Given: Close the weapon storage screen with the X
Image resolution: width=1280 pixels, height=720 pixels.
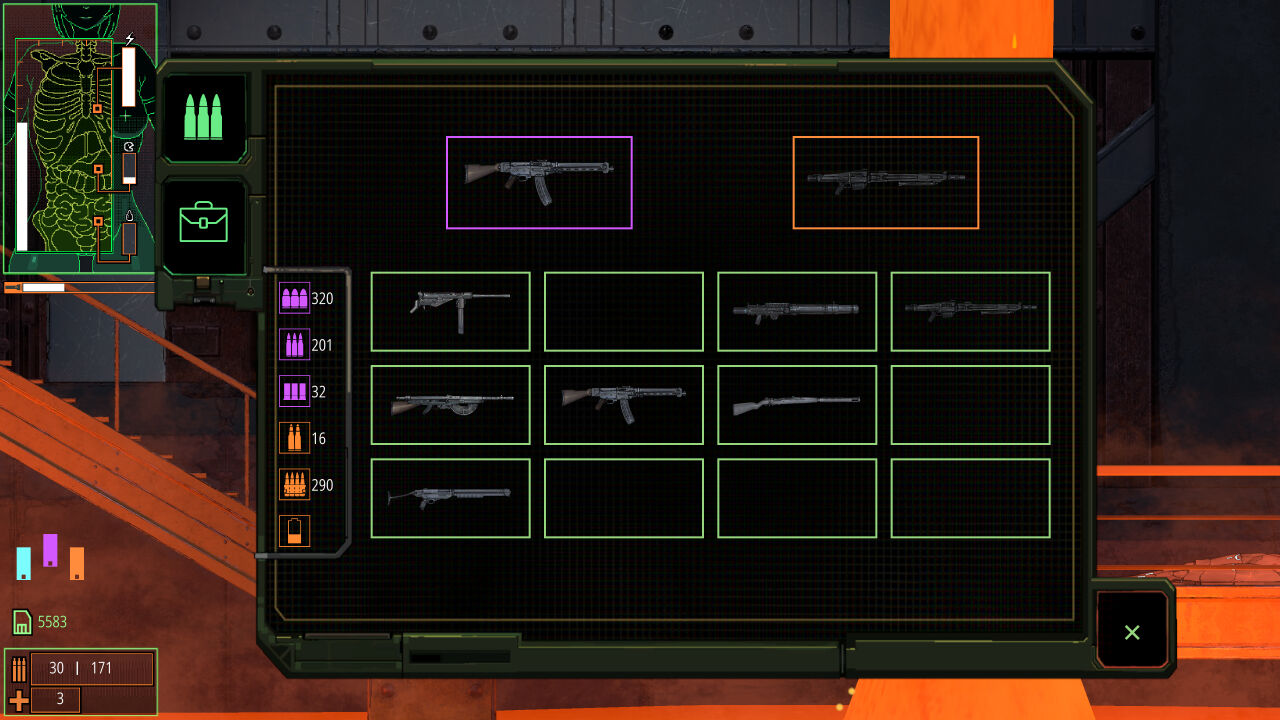Looking at the screenshot, I should tap(1131, 632).
